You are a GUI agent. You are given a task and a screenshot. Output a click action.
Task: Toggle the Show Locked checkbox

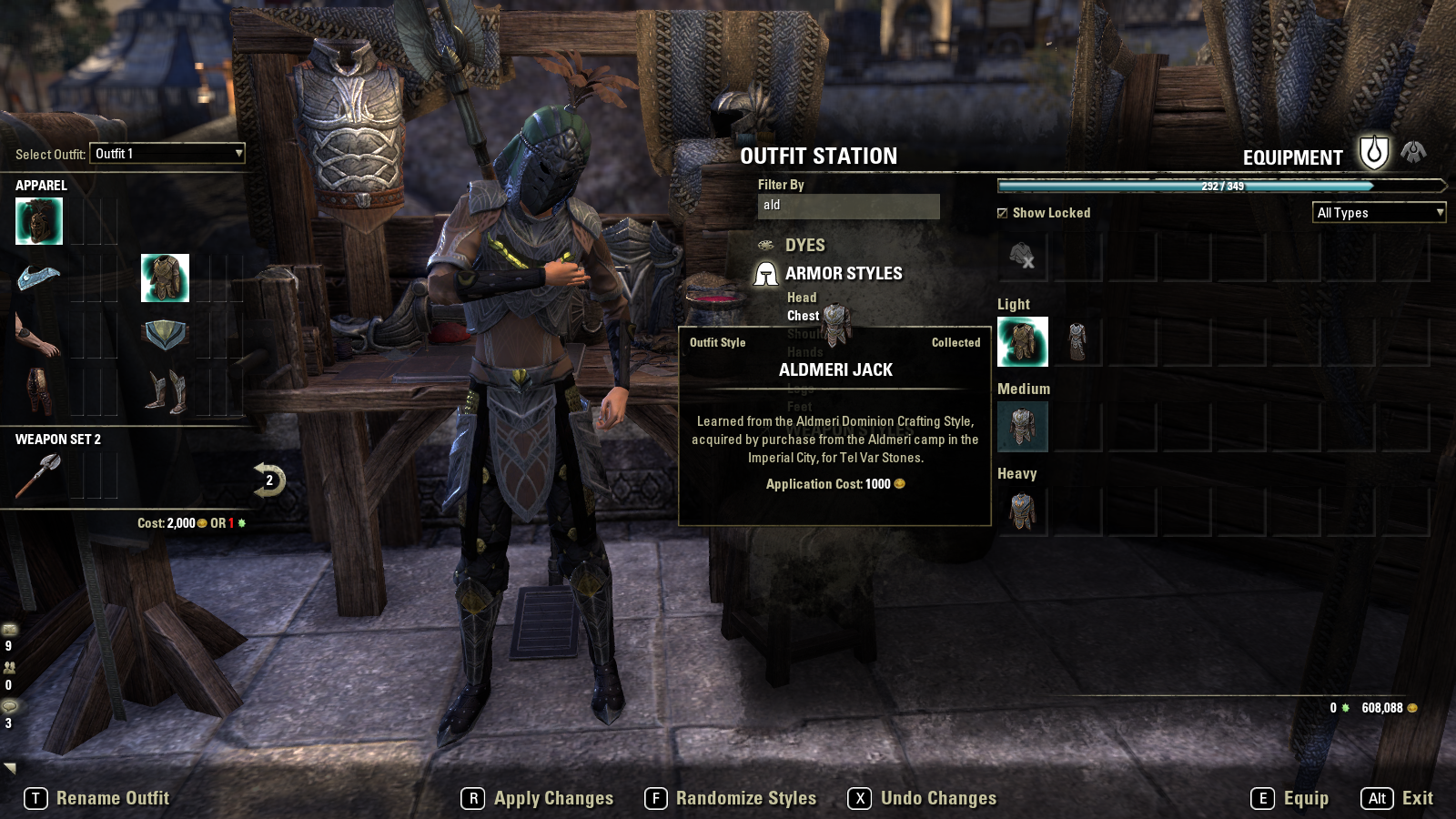tap(1003, 213)
